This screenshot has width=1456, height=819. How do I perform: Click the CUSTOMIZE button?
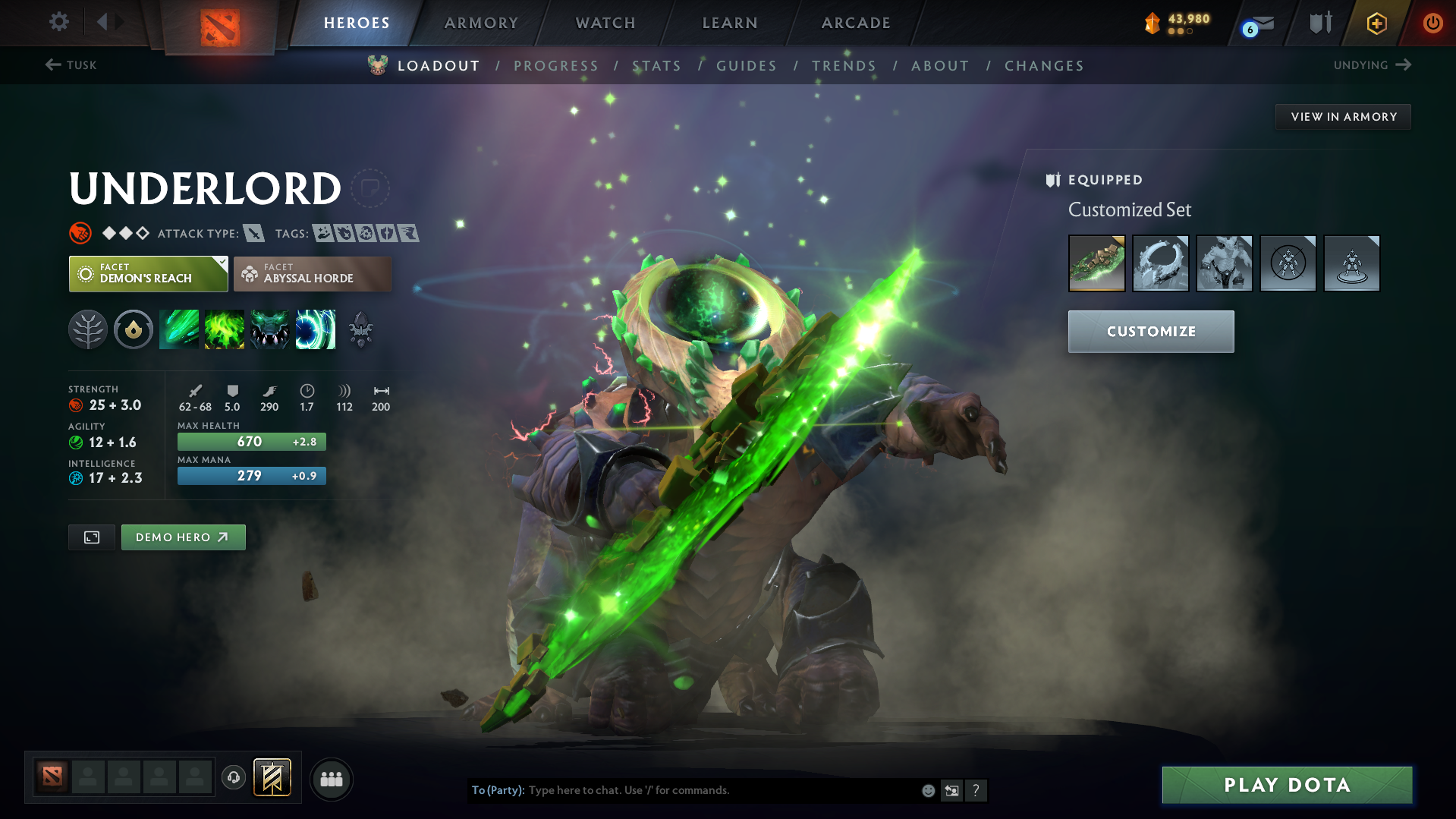[x=1150, y=331]
